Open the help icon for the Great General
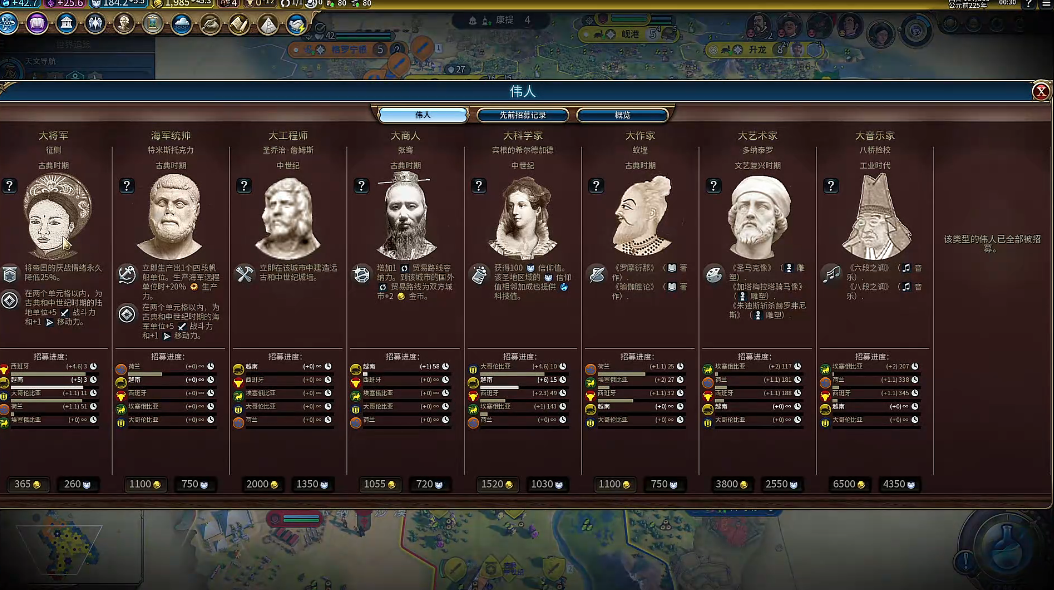 tap(9, 186)
